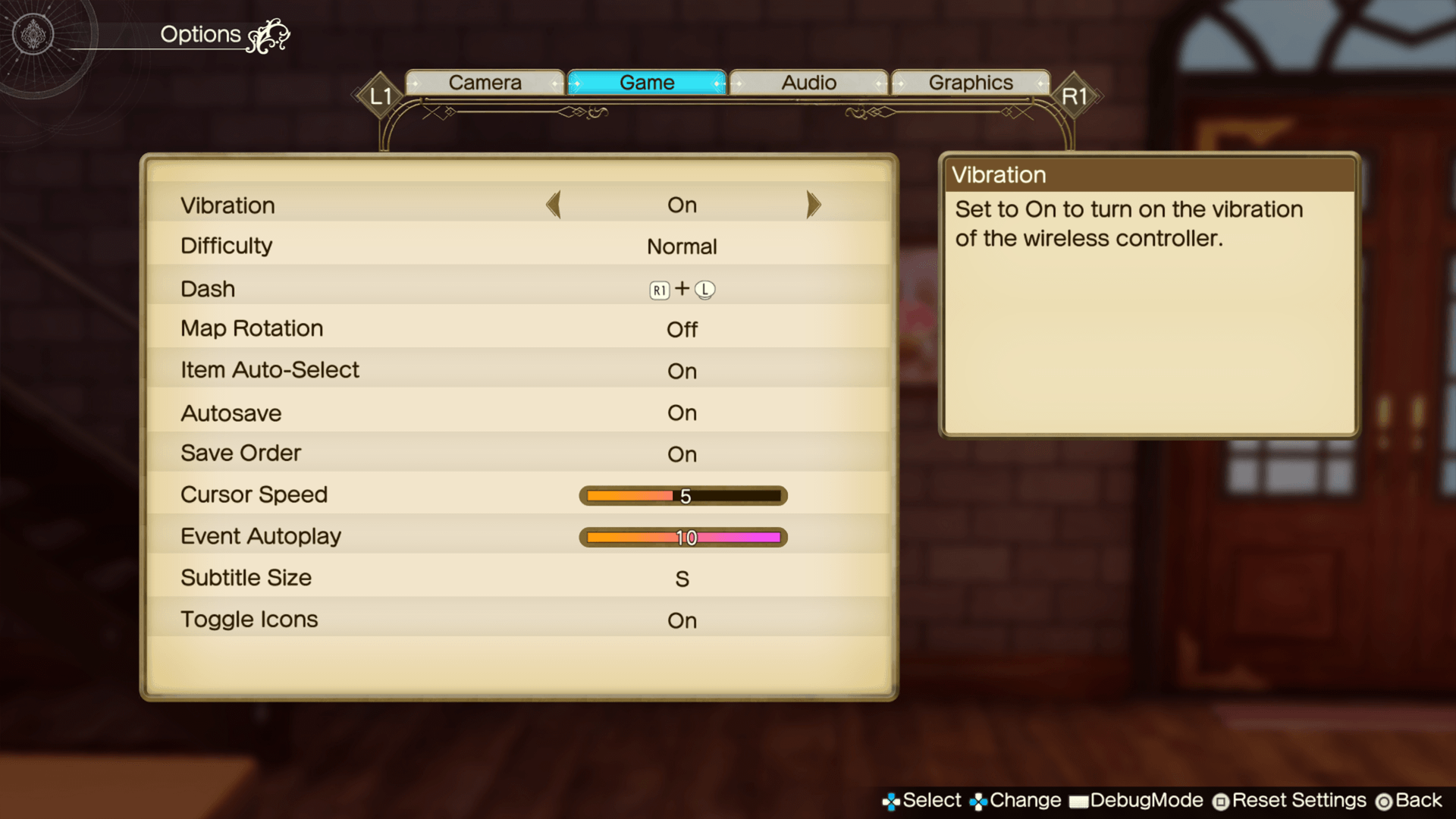Viewport: 1456px width, 819px height.
Task: Choose the Save Order setting
Action: tap(519, 453)
